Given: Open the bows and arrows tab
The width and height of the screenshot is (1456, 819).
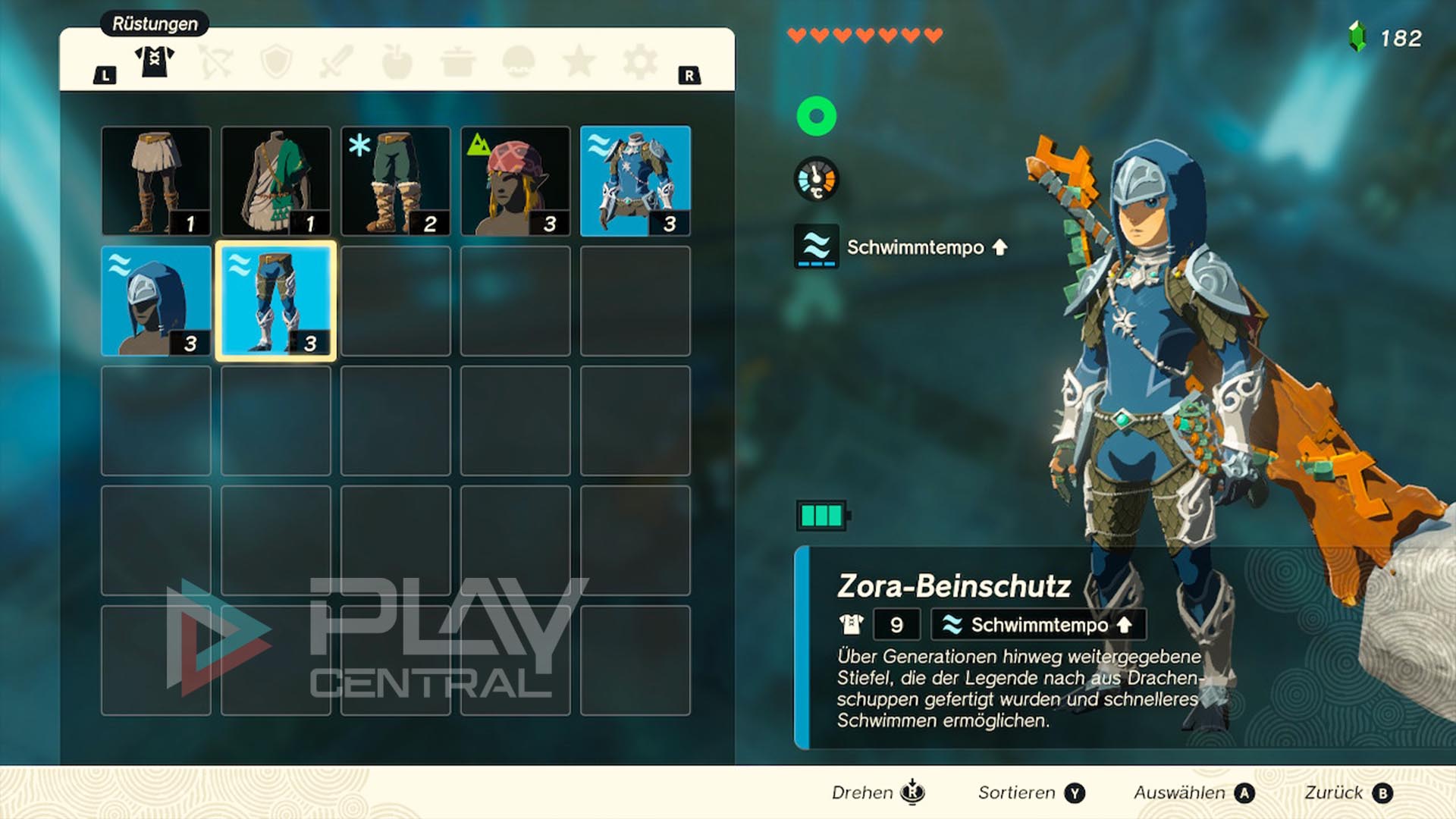Looking at the screenshot, I should pos(215,61).
